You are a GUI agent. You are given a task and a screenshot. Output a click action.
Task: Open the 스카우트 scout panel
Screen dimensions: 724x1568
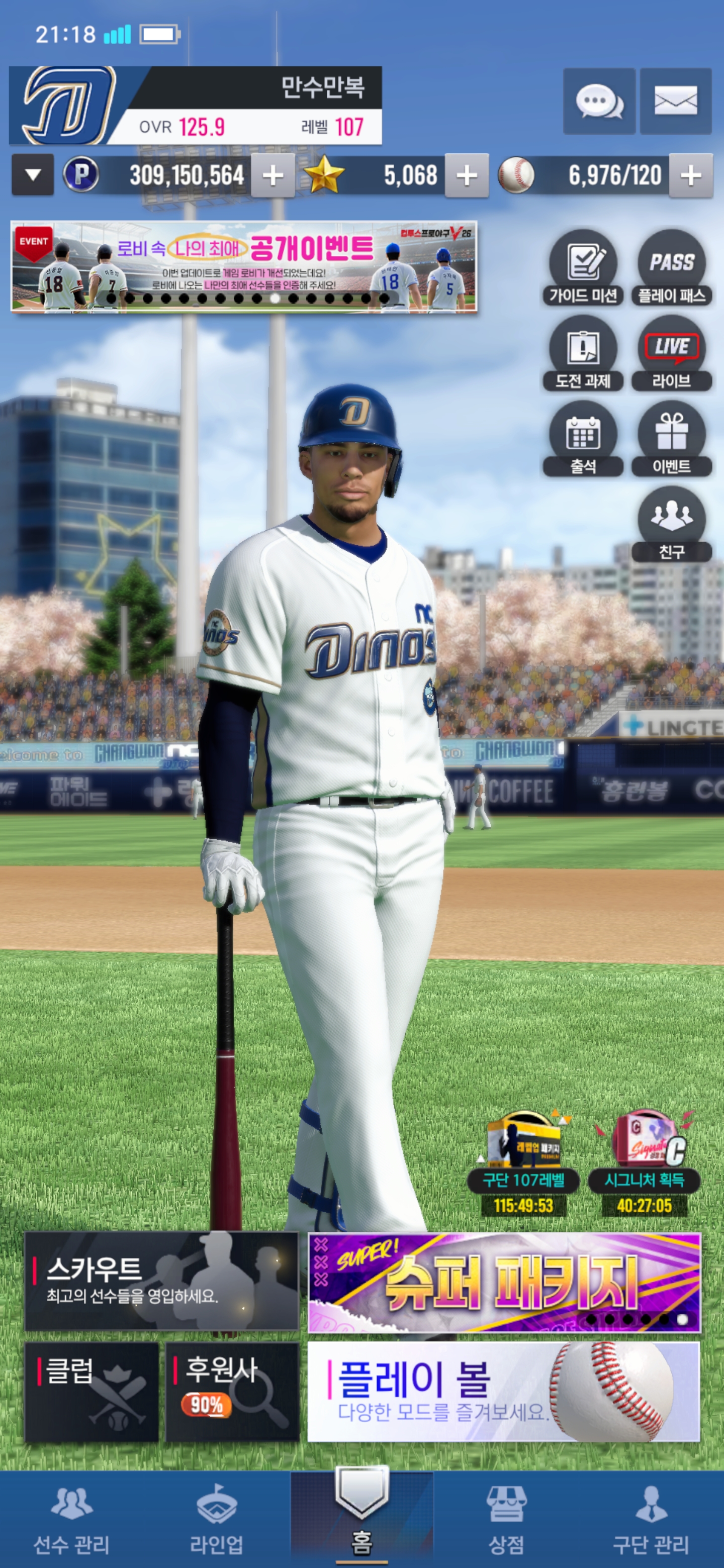[x=161, y=1281]
